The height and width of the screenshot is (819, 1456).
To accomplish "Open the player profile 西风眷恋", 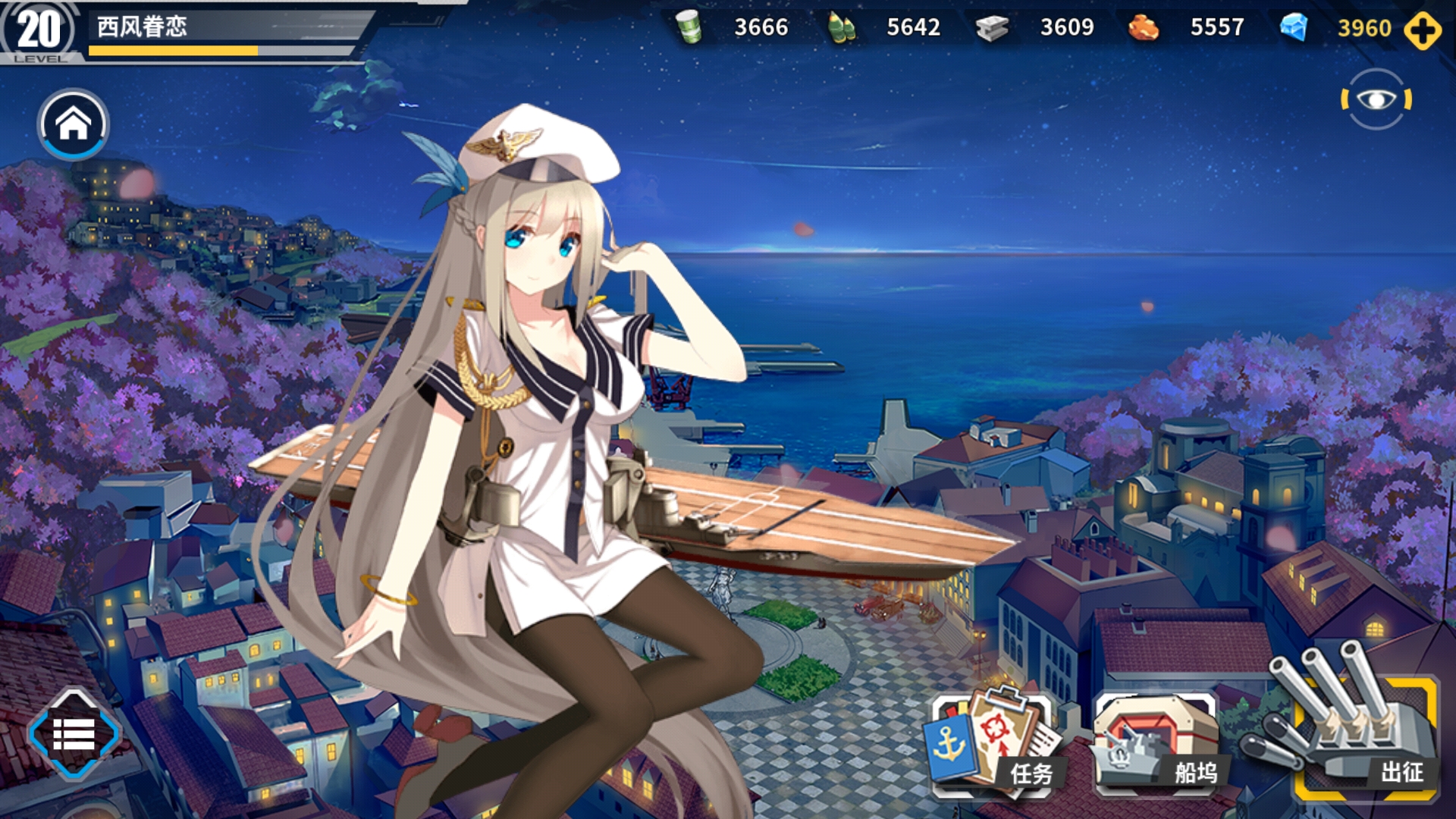I will 143,27.
